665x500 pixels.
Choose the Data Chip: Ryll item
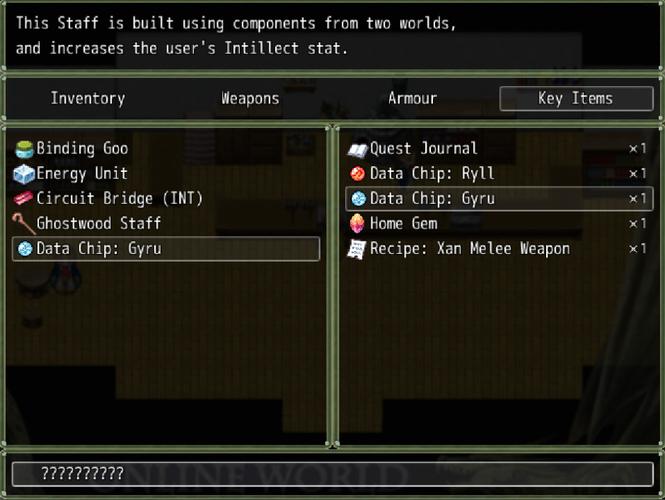tap(432, 174)
